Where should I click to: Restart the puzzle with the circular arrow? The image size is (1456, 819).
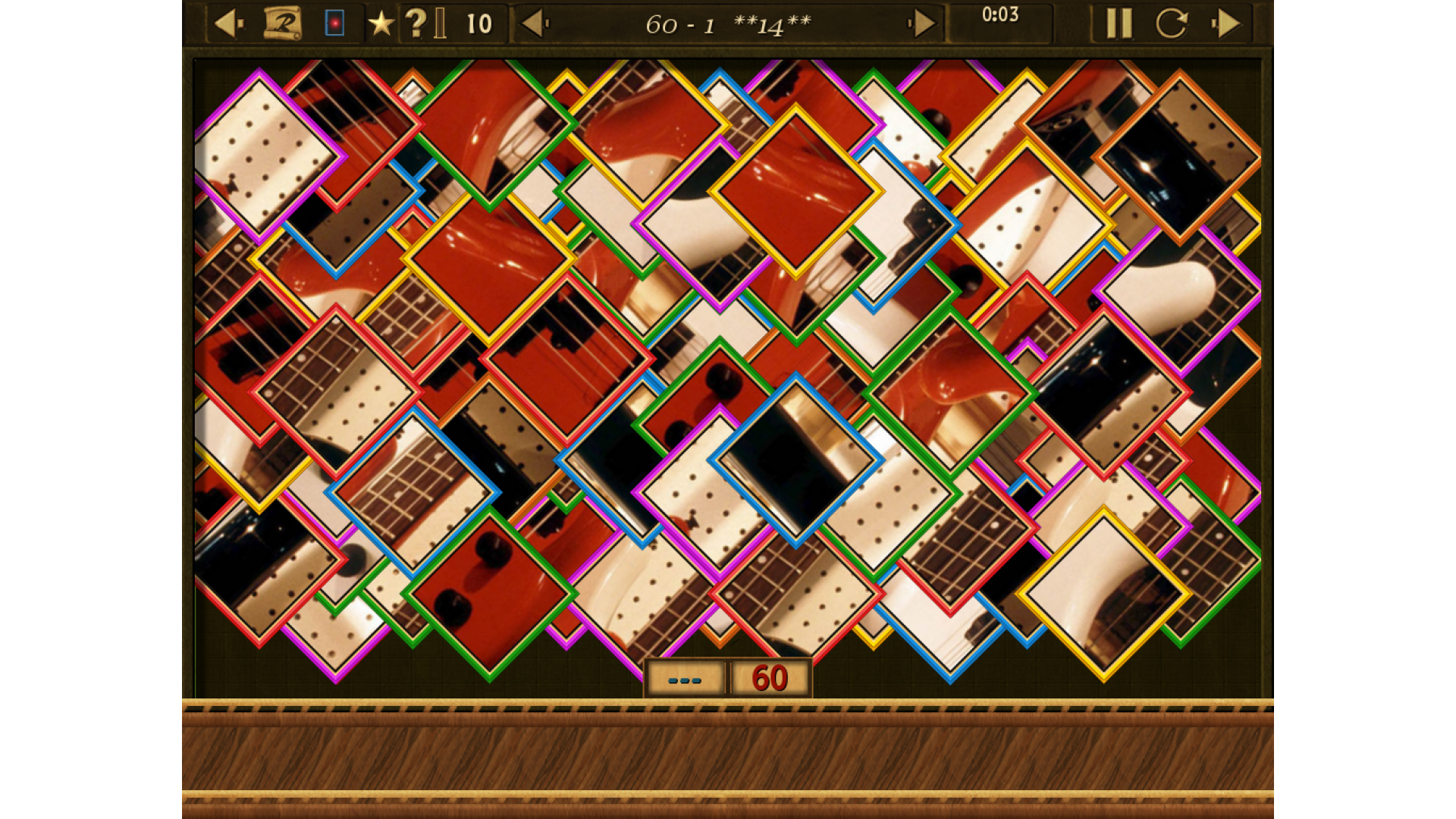point(1171,24)
